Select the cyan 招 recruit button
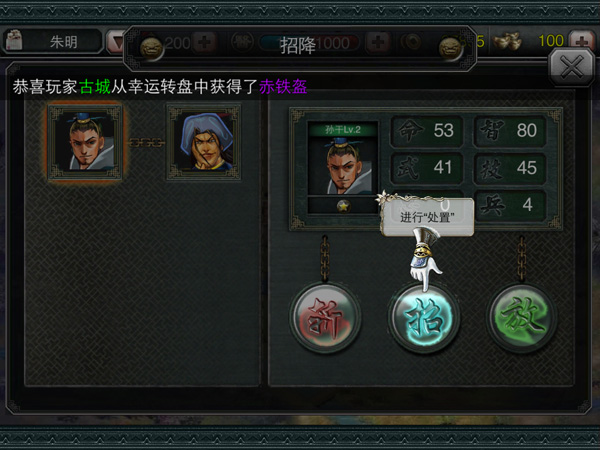The image size is (600, 450). tap(424, 318)
